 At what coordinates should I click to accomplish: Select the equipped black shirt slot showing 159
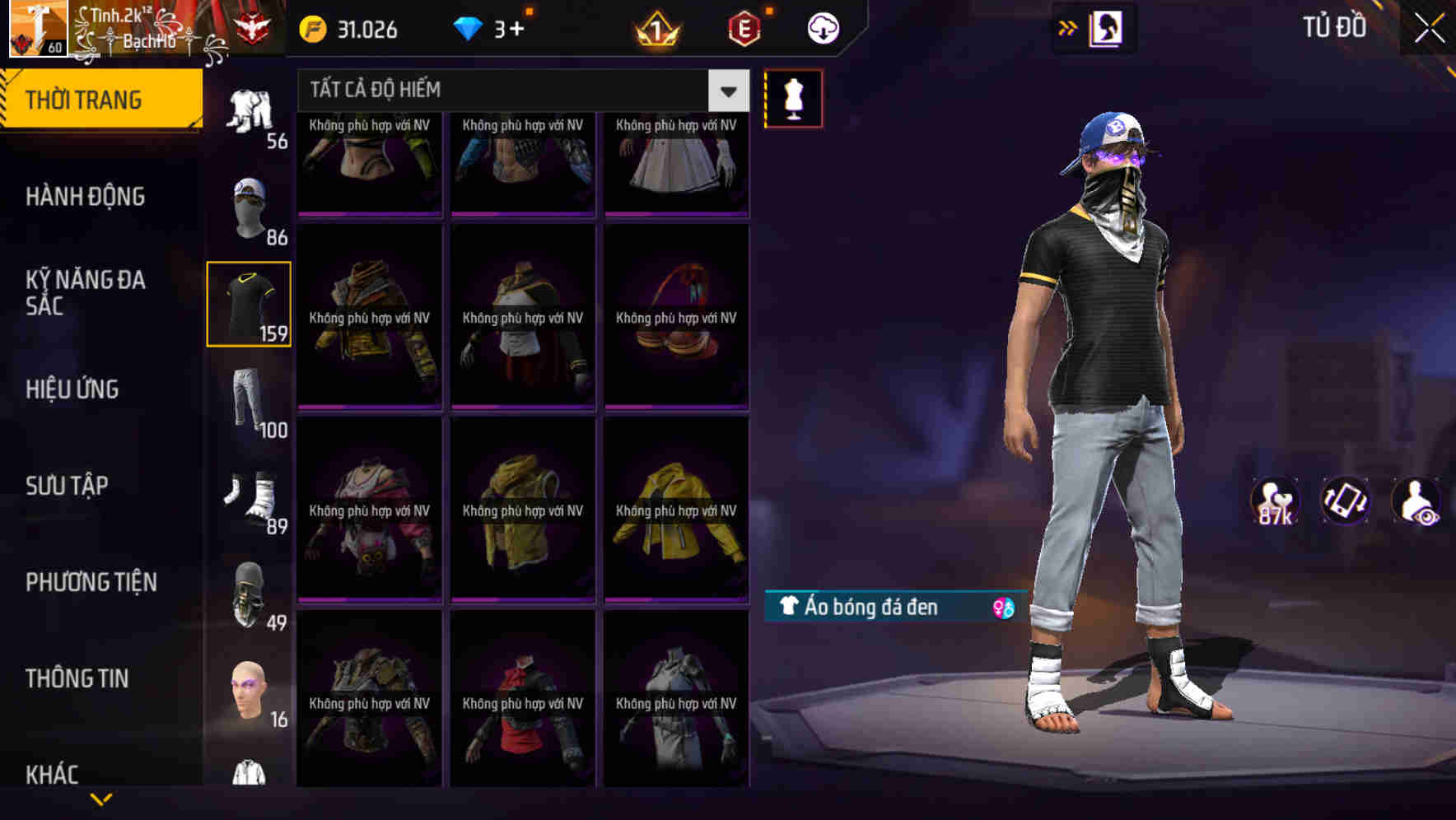coord(249,303)
